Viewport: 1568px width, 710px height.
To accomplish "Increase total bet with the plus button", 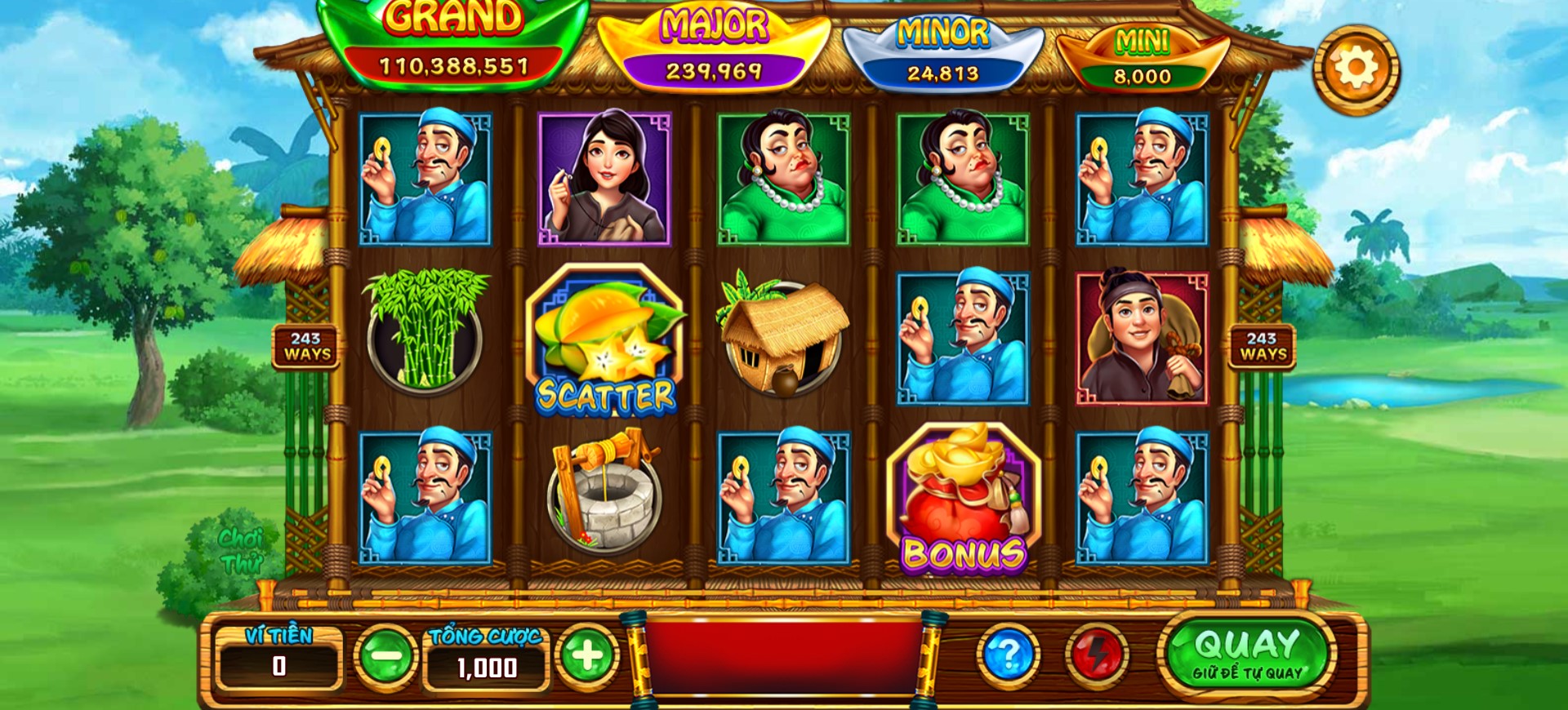I will (587, 655).
